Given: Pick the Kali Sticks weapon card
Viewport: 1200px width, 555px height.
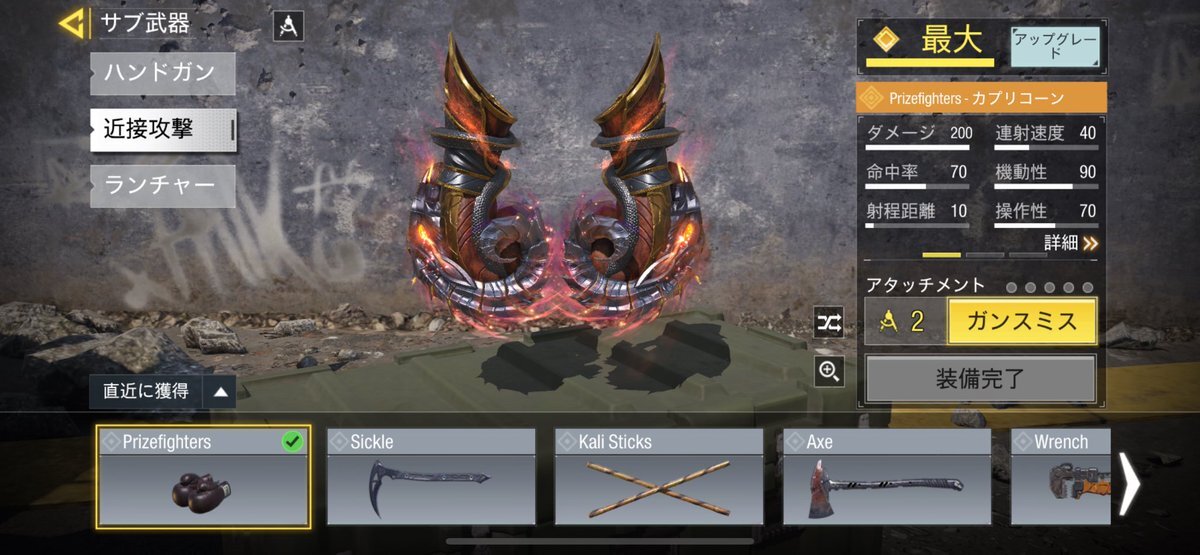Looking at the screenshot, I should pos(659,476).
